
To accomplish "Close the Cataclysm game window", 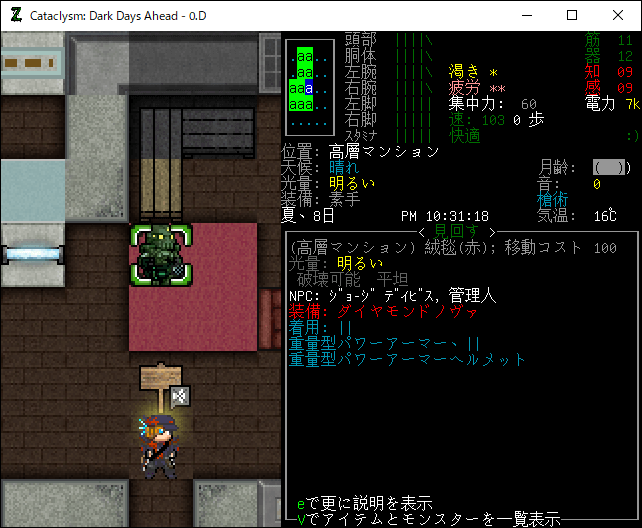I will coord(617,15).
